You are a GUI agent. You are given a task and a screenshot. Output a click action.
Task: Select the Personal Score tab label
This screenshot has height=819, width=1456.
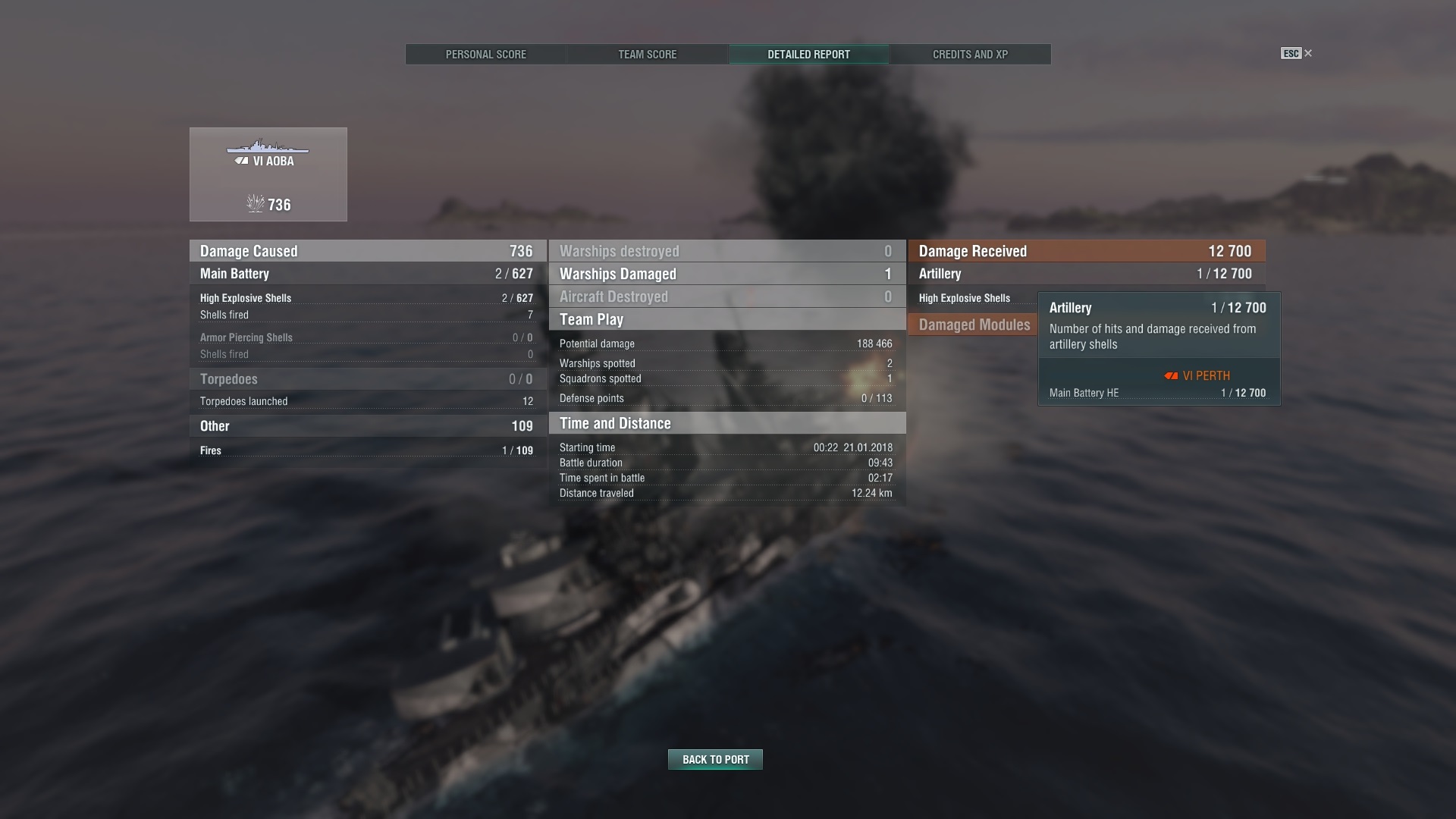tap(486, 54)
